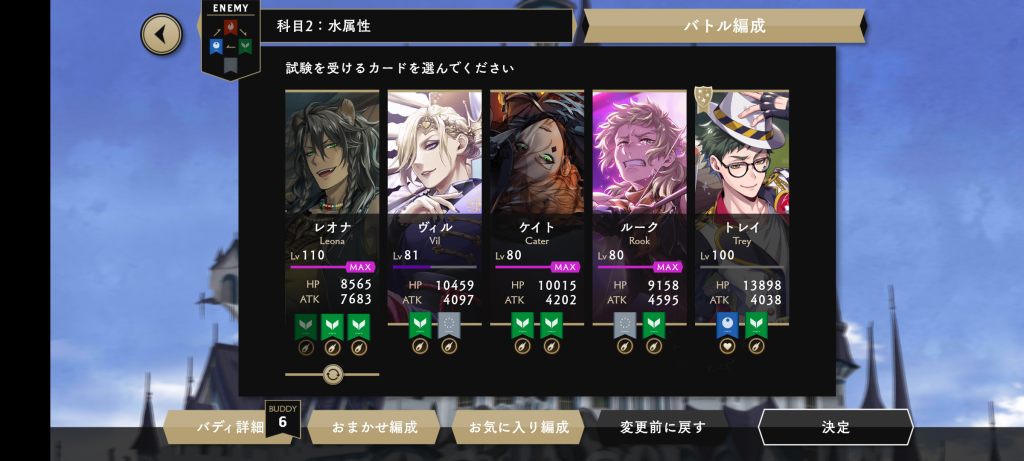This screenshot has width=1024, height=461.
Task: Confirm with the 決定 button
Action: click(x=835, y=427)
